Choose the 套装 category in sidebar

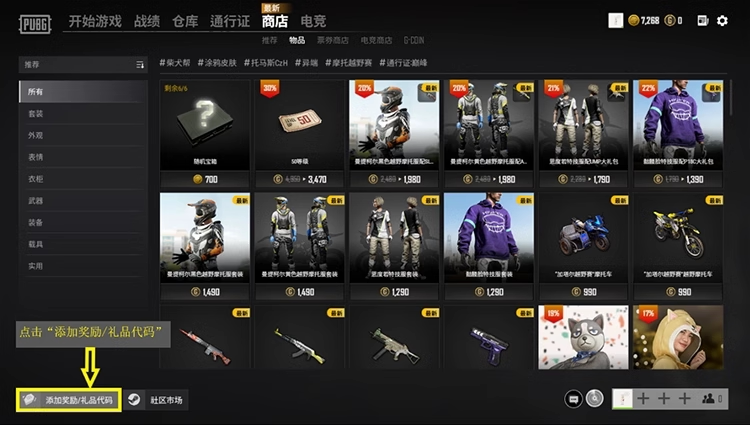coord(36,113)
